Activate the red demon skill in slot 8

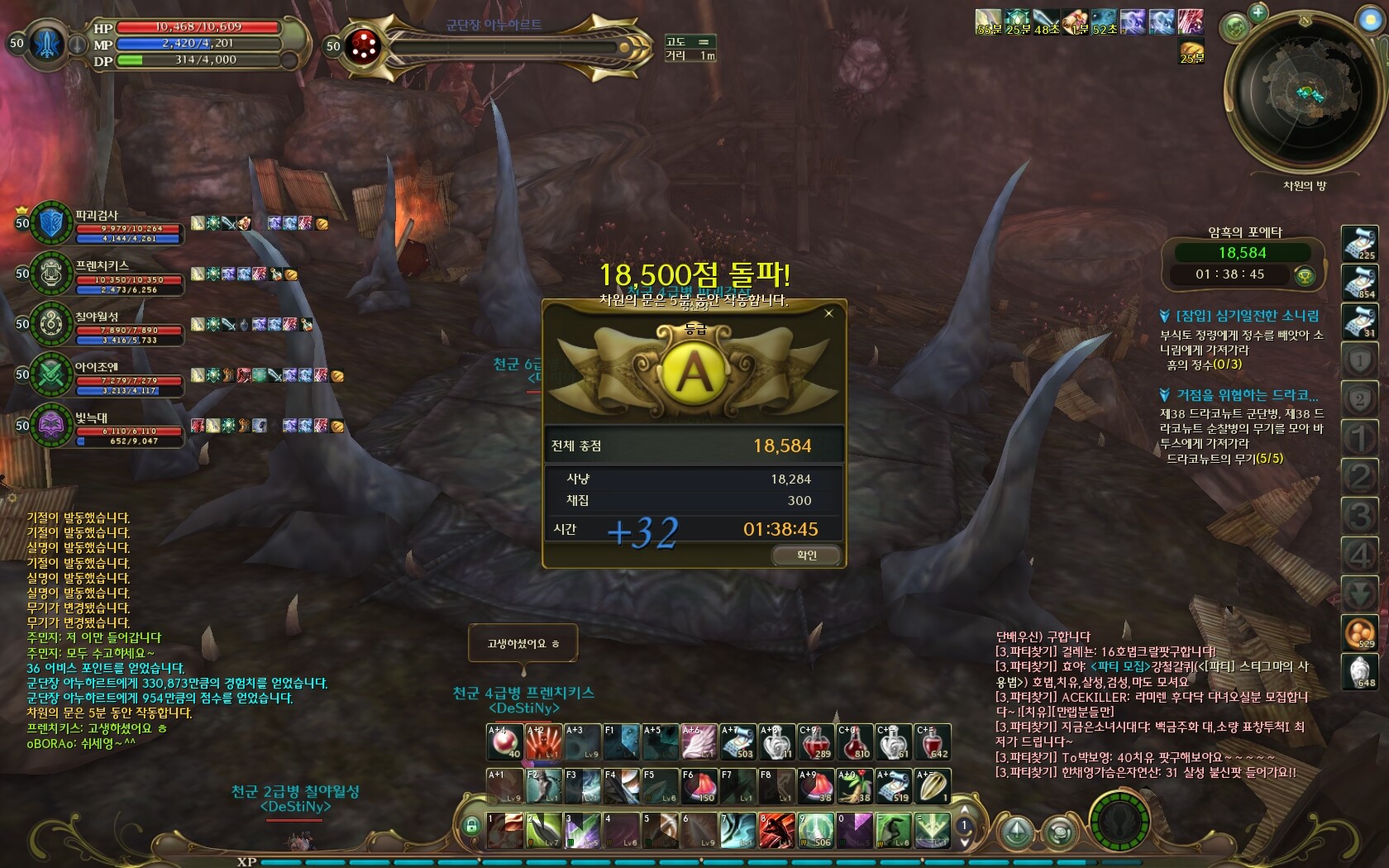776,830
